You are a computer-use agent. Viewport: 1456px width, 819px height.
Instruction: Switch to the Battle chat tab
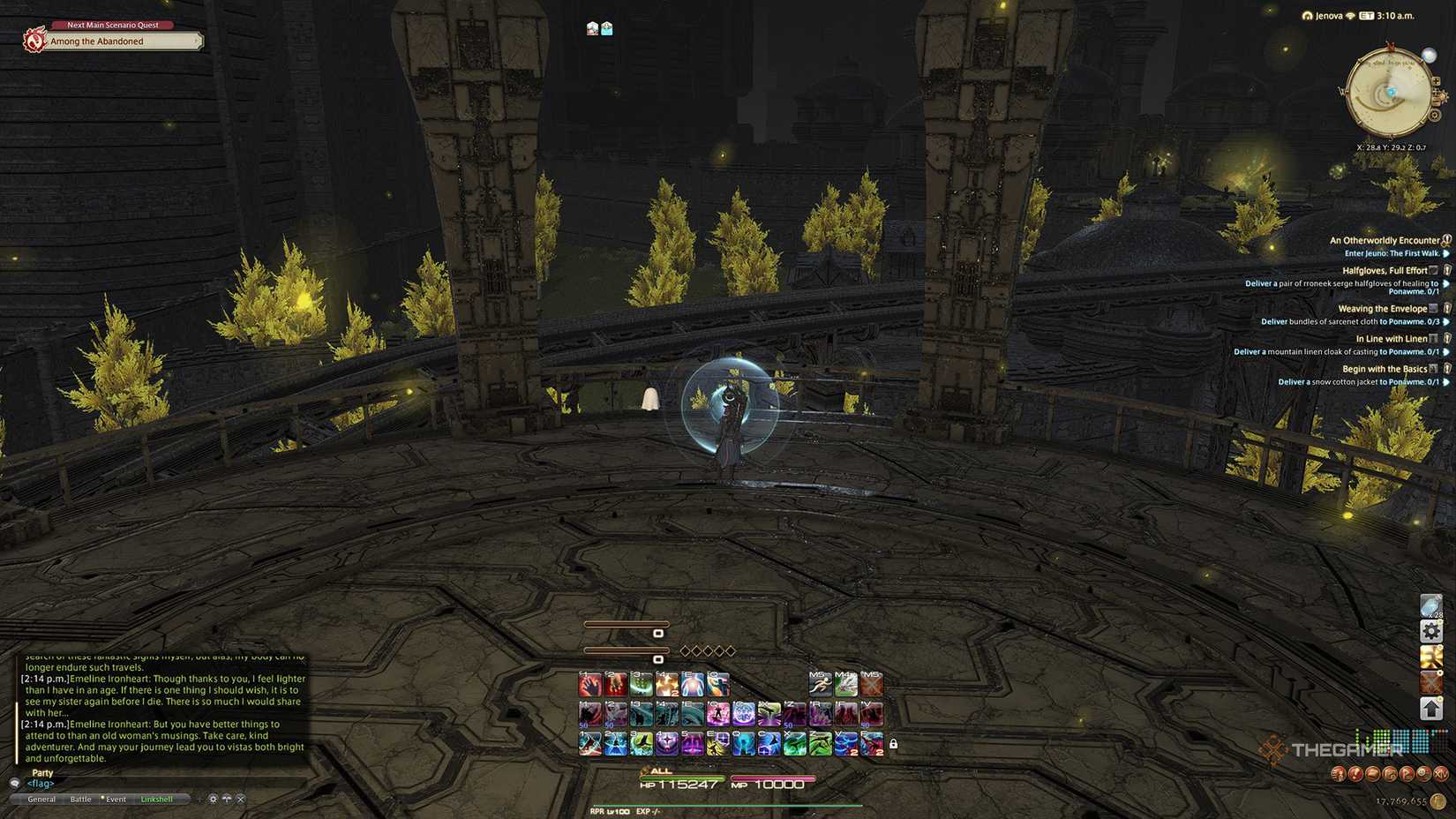point(80,799)
